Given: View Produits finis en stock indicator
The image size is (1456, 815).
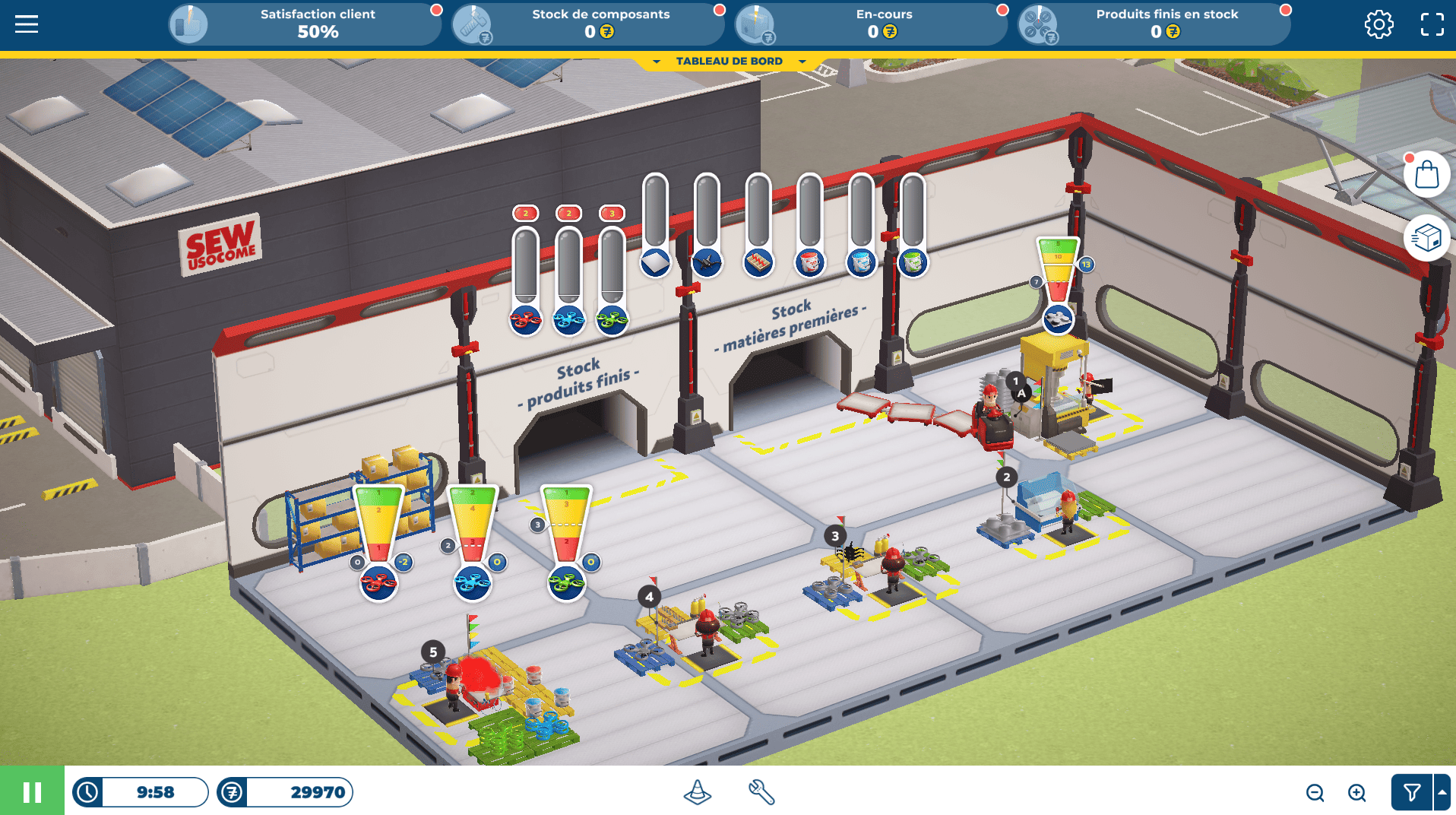Looking at the screenshot, I should (x=1154, y=24).
